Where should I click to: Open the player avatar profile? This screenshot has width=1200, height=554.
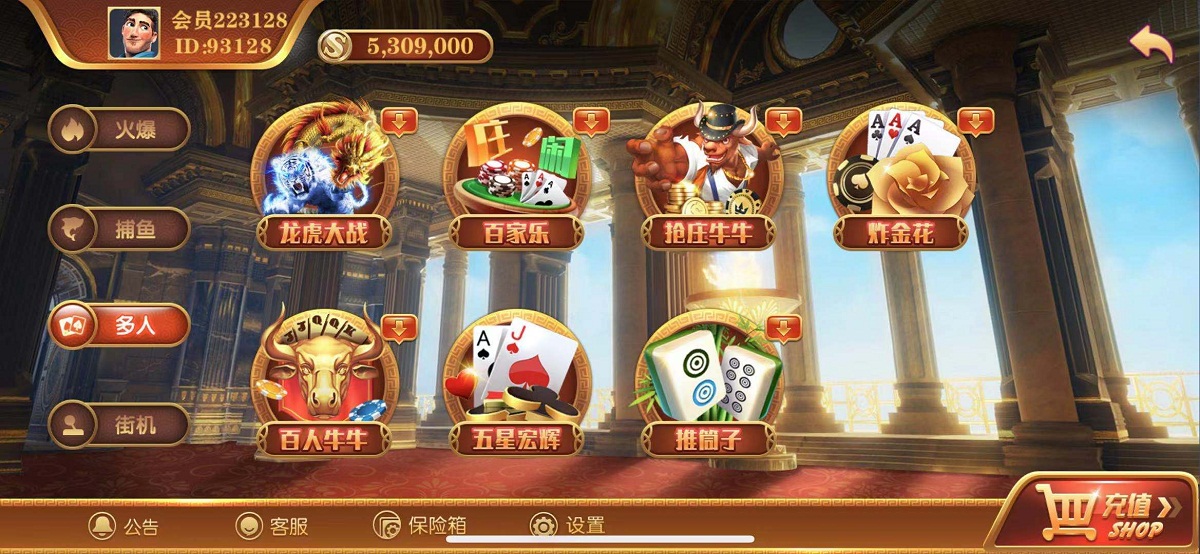click(134, 33)
